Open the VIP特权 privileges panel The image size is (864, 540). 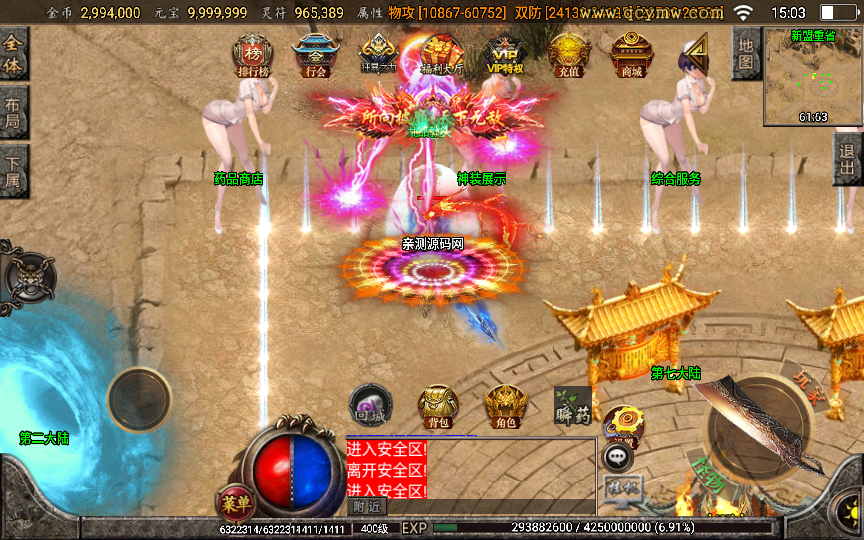(505, 54)
